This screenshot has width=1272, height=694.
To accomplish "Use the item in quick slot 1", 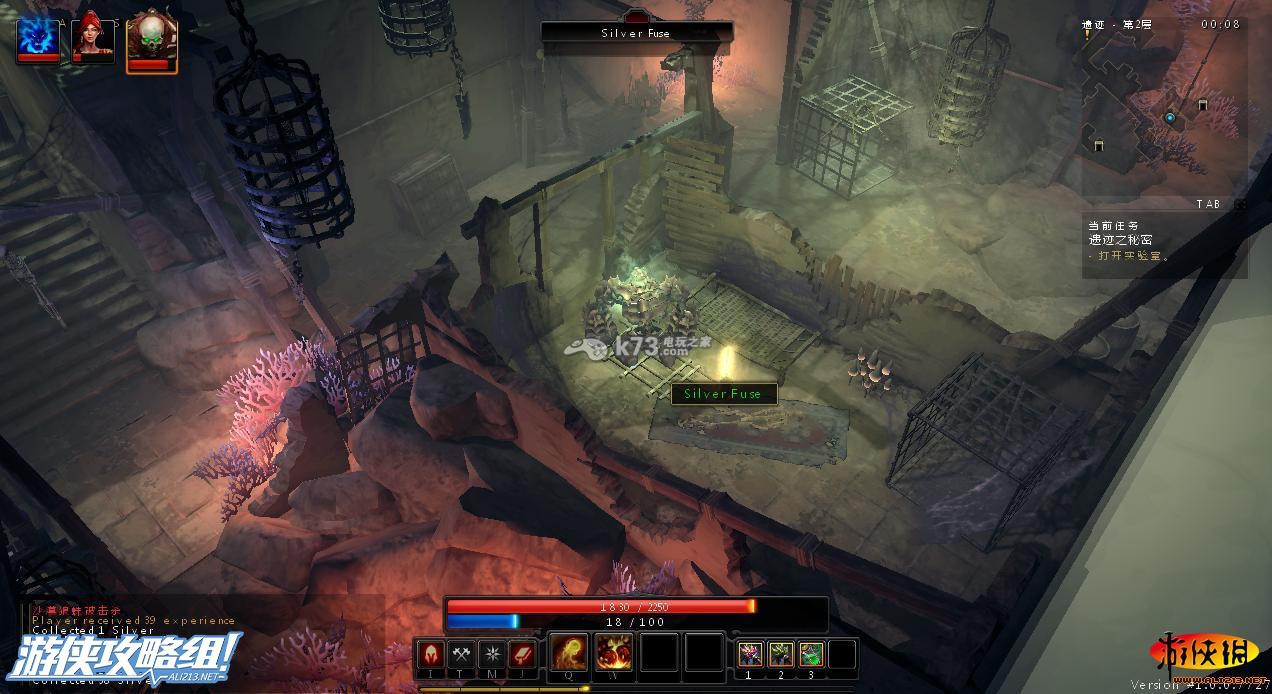I will (x=750, y=654).
